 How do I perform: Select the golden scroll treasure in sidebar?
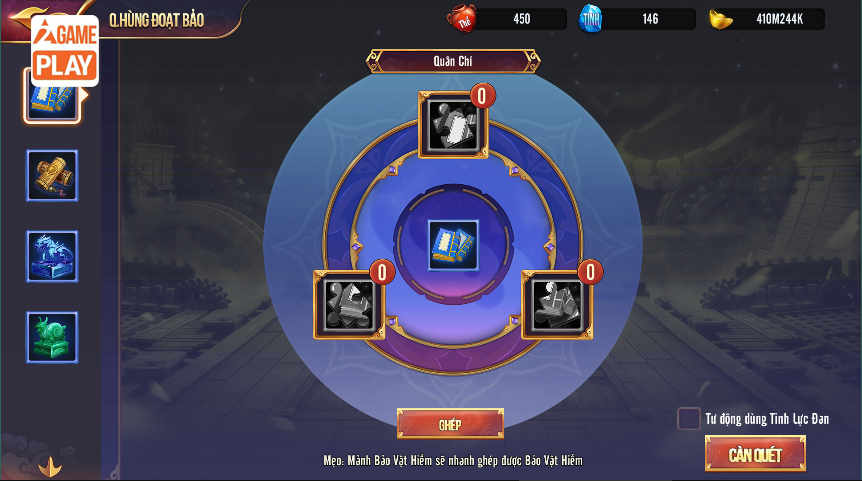tap(52, 176)
